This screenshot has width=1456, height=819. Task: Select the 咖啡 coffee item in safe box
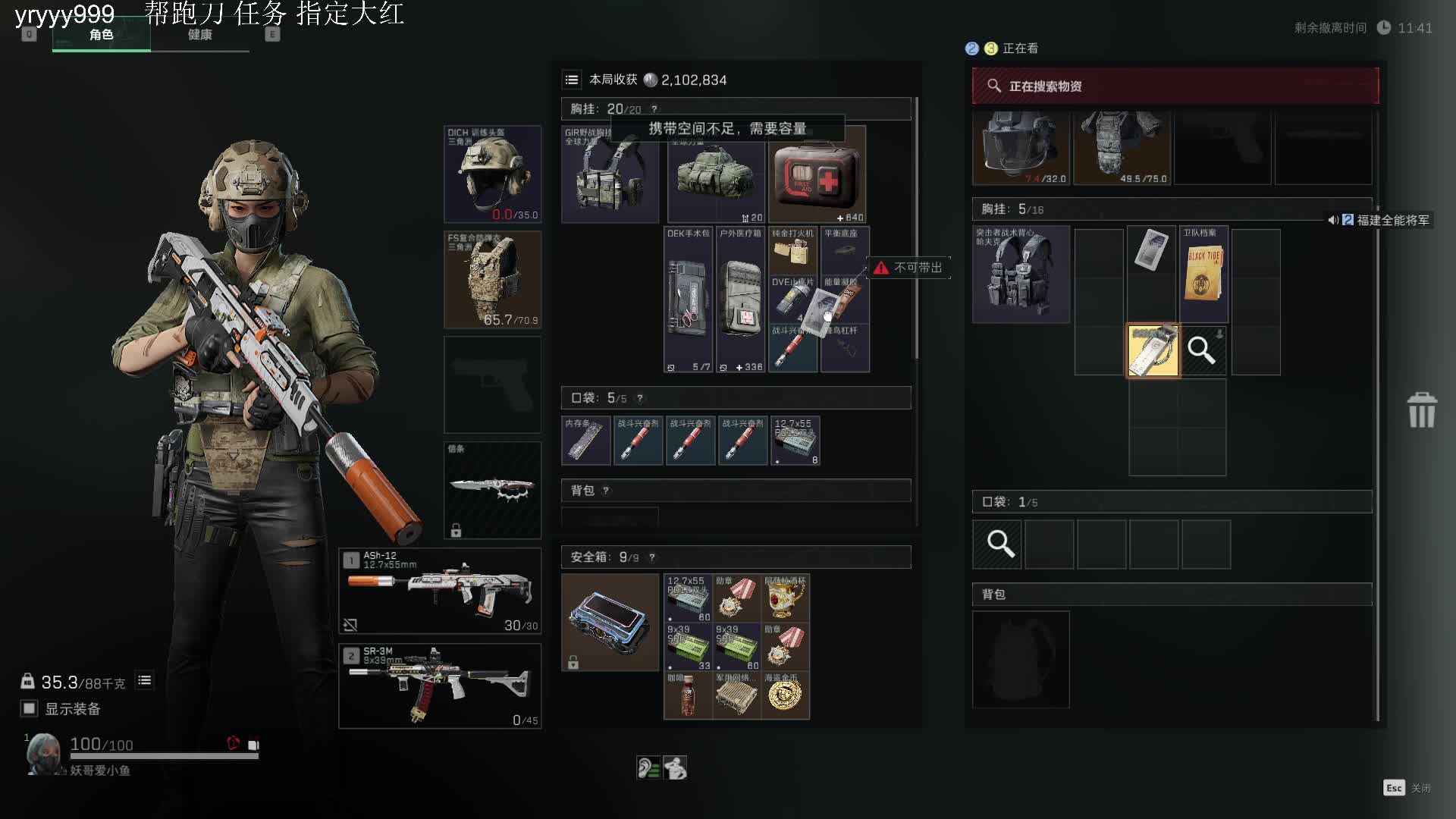[x=688, y=695]
